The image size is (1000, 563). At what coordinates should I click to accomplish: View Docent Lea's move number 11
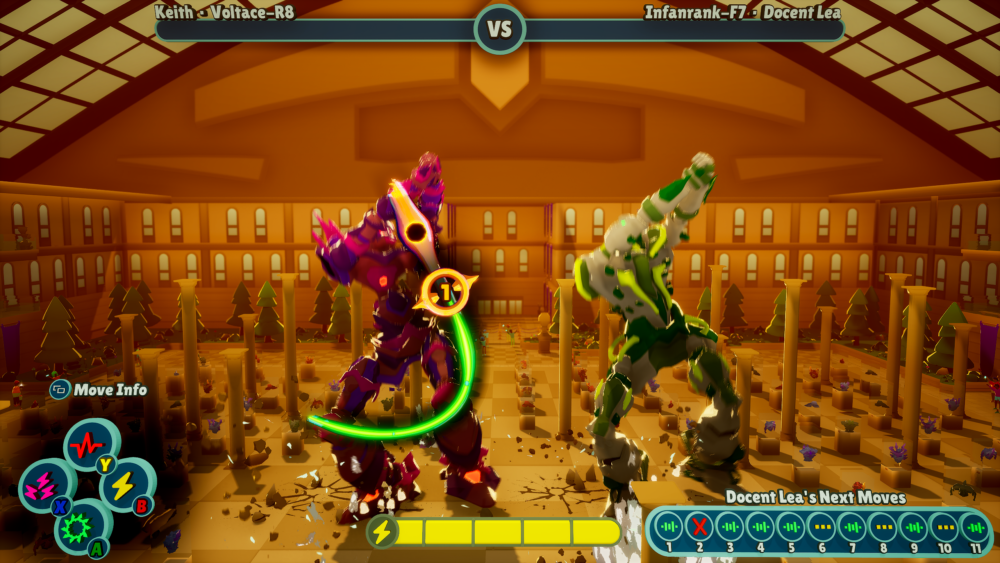tap(975, 526)
